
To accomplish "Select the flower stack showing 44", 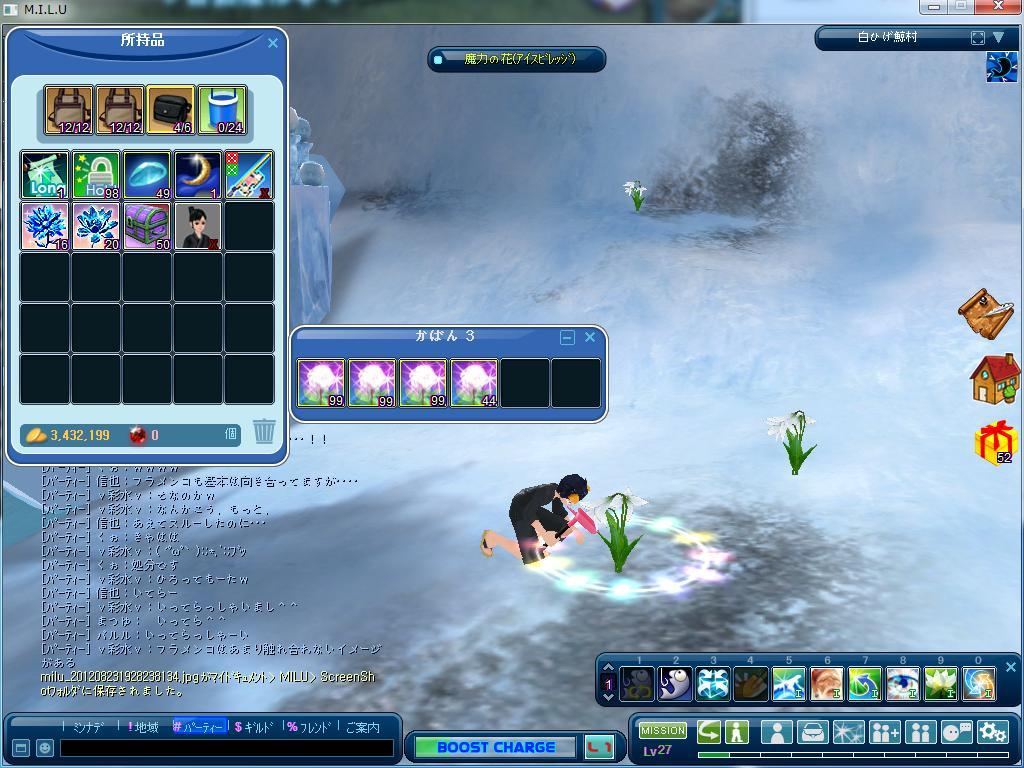I will tap(474, 383).
